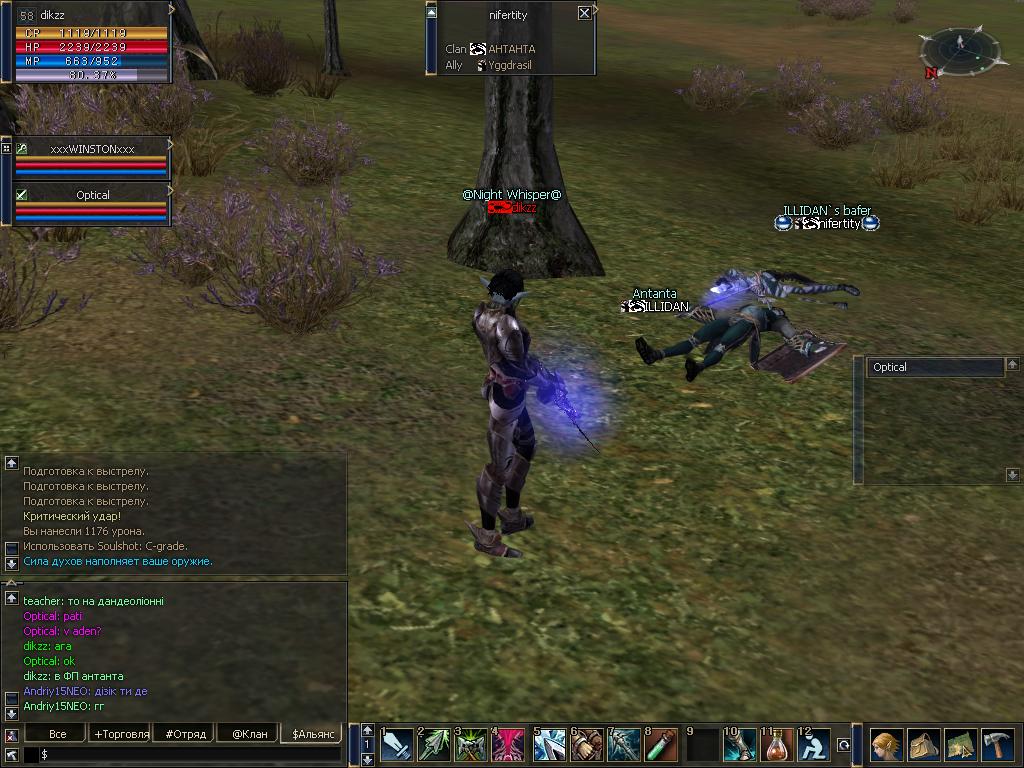This screenshot has width=1024, height=768.
Task: Show the @Клан chat tab
Action: pyautogui.click(x=249, y=734)
